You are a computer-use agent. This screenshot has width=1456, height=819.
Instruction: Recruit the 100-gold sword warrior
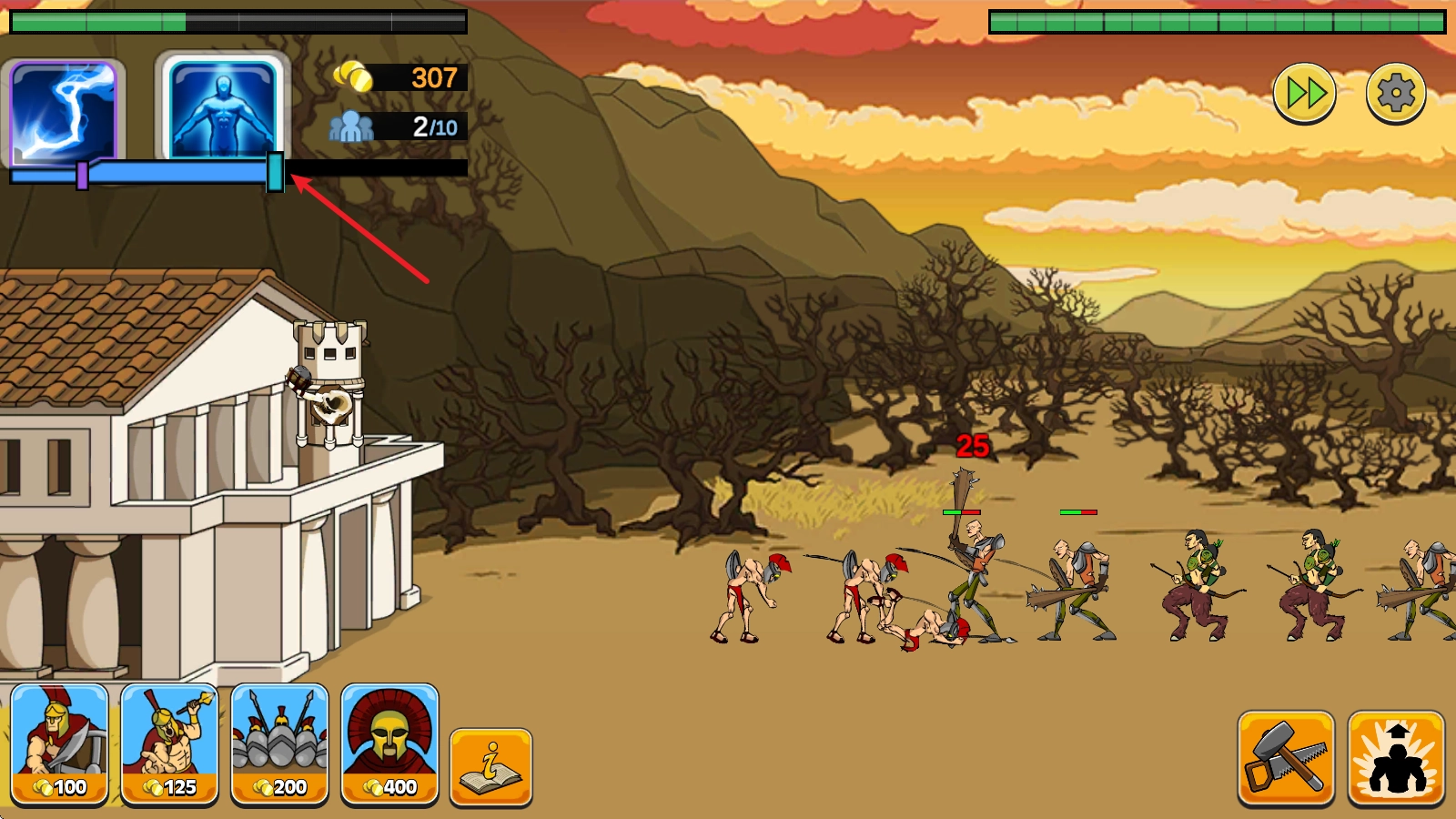point(60,743)
